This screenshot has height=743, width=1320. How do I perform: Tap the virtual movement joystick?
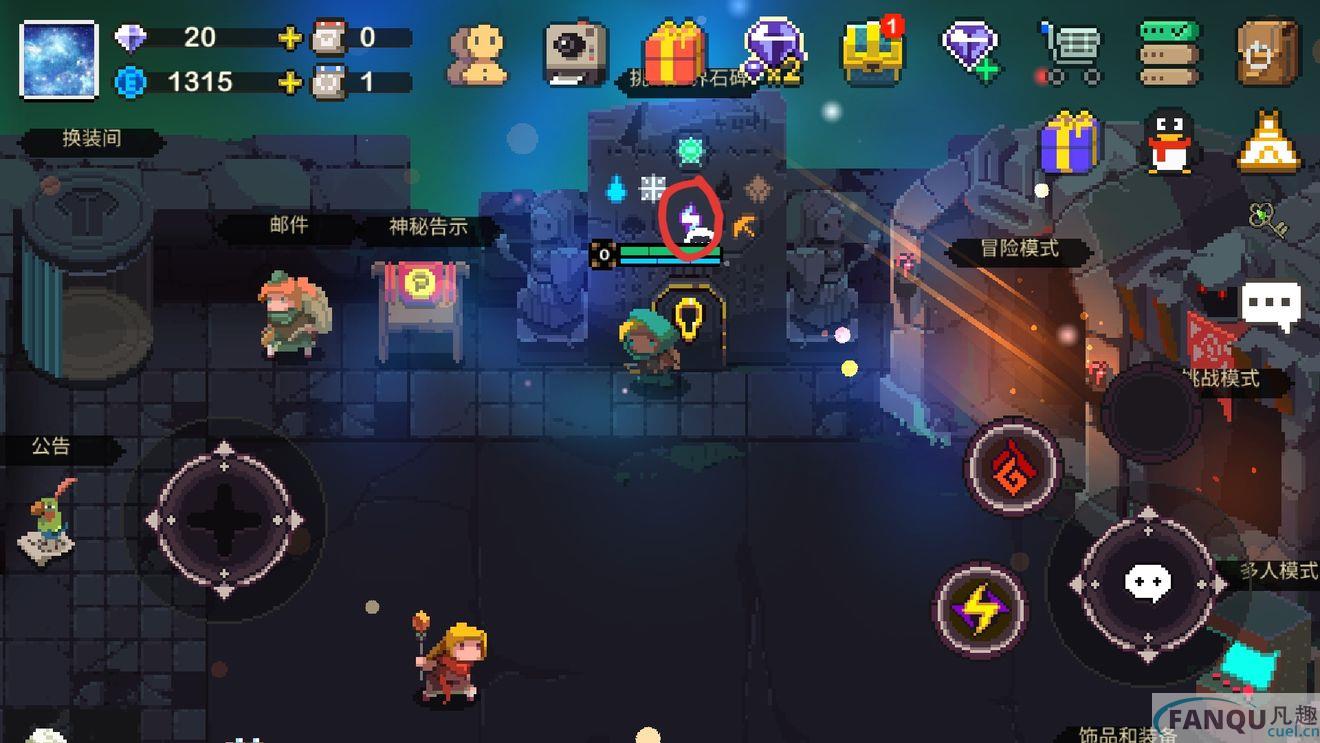(x=224, y=520)
